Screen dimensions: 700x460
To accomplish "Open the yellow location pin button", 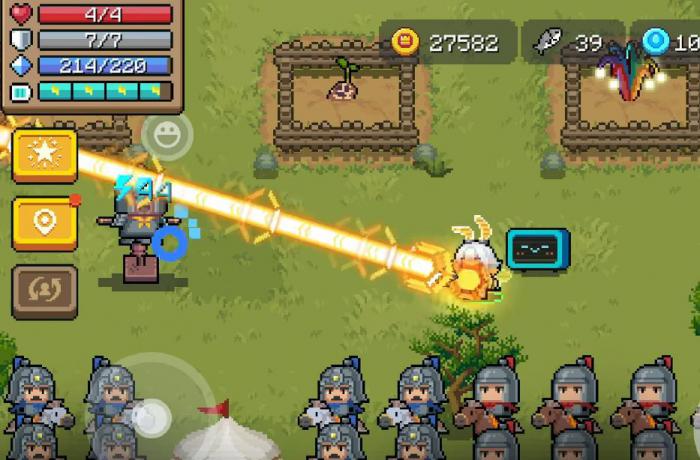I will point(44,223).
